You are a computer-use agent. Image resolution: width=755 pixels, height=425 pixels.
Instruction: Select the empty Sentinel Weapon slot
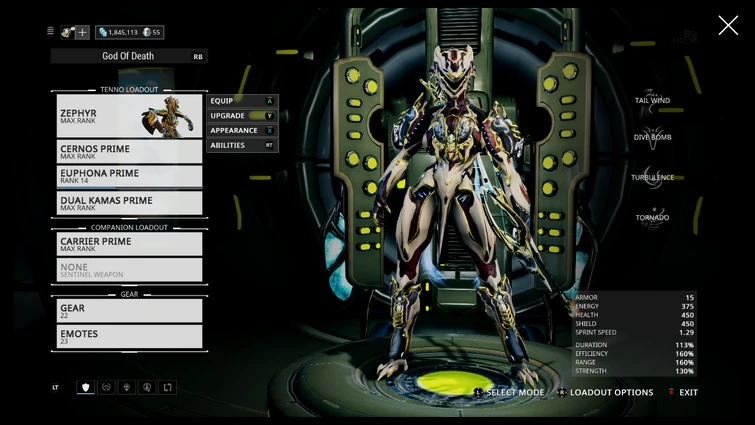pyautogui.click(x=128, y=270)
